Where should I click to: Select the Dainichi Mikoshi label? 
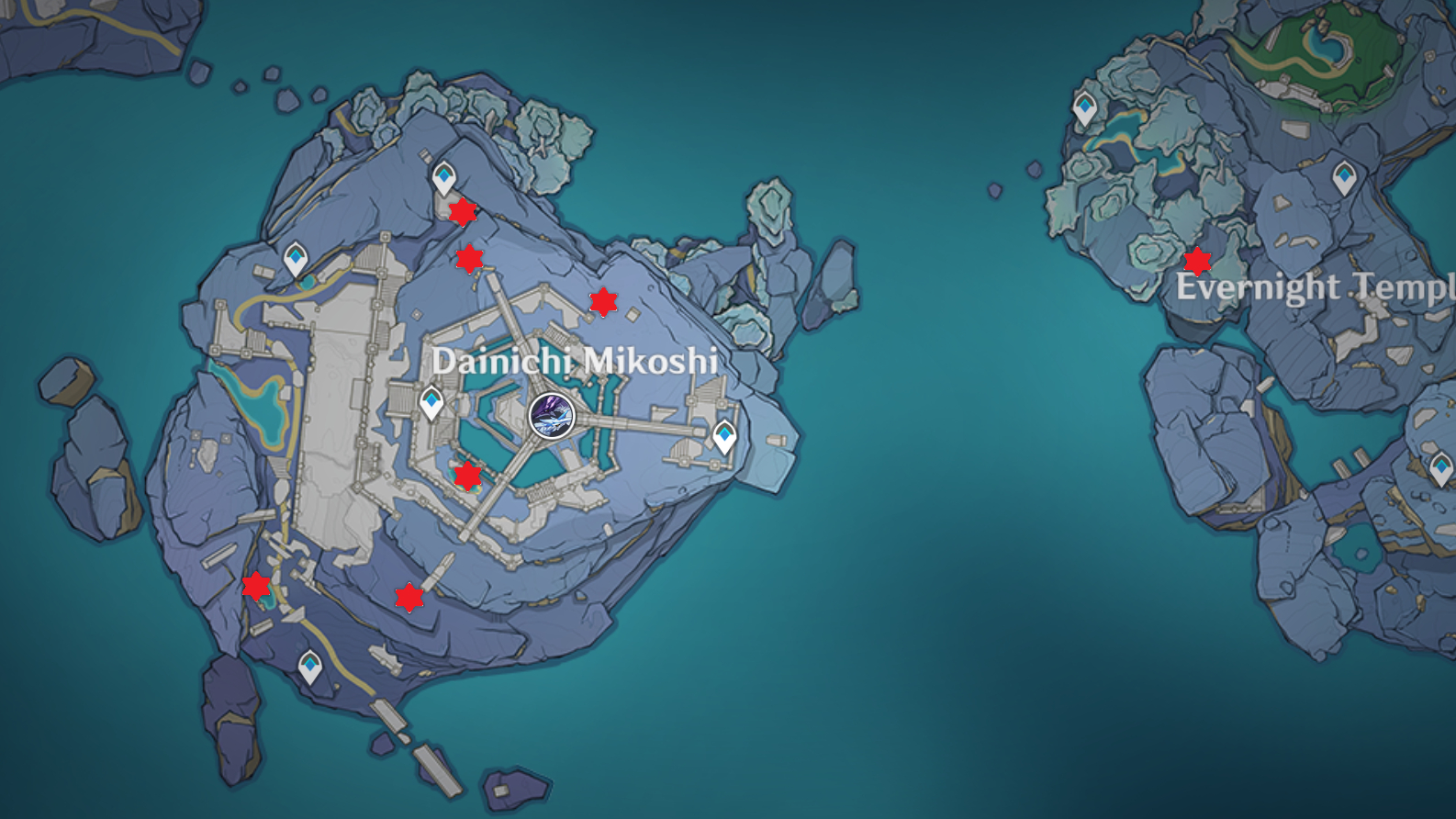577,361
